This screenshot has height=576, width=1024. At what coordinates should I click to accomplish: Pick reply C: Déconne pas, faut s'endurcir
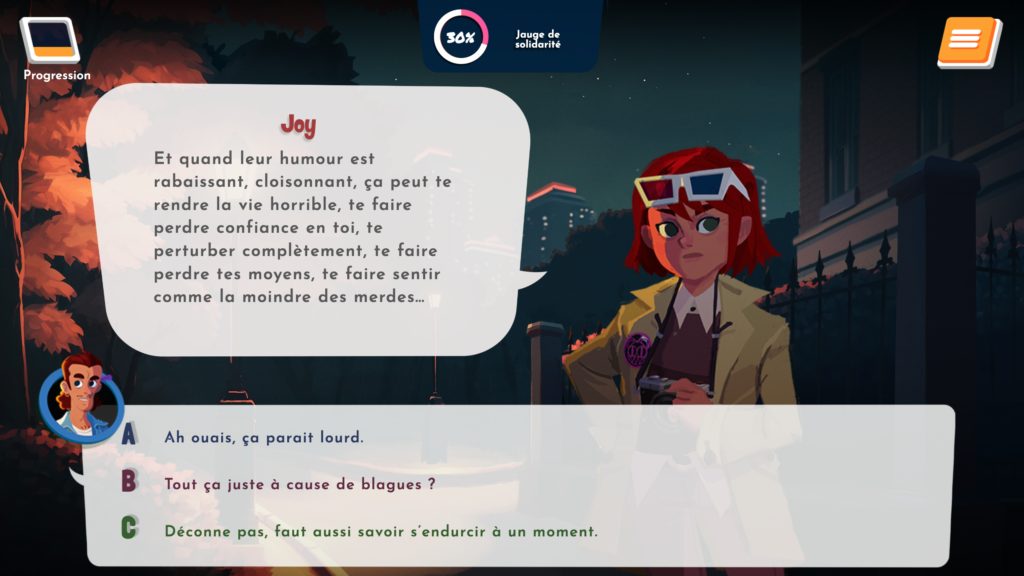[381, 531]
